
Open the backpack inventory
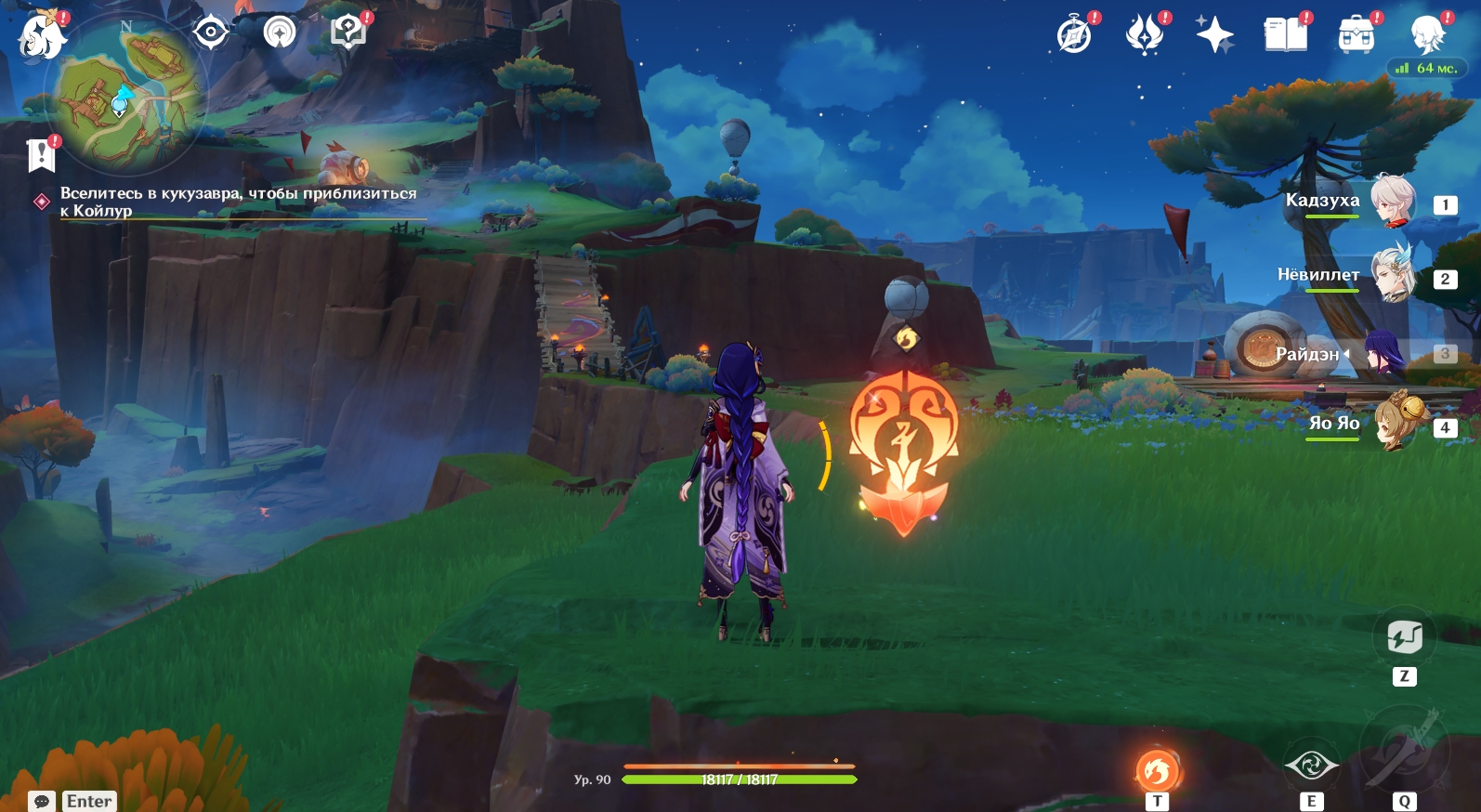pyautogui.click(x=1356, y=35)
